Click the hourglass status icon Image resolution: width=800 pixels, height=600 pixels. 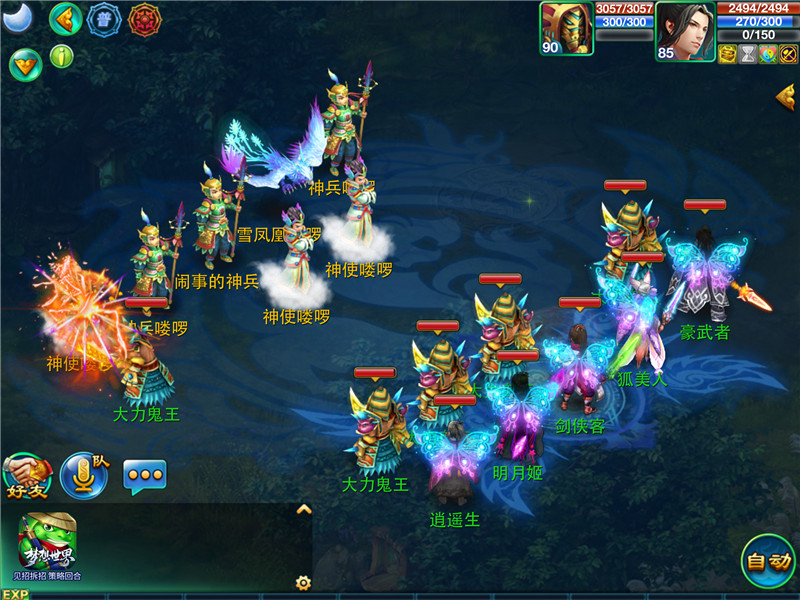click(x=747, y=54)
